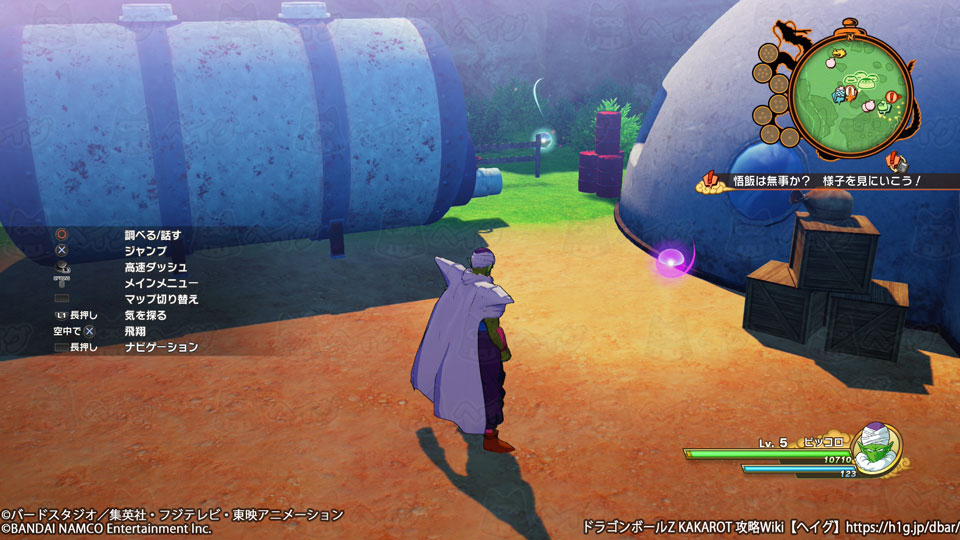The width and height of the screenshot is (960, 540).
Task: Click the house cluster marker on minimap
Action: (862, 78)
